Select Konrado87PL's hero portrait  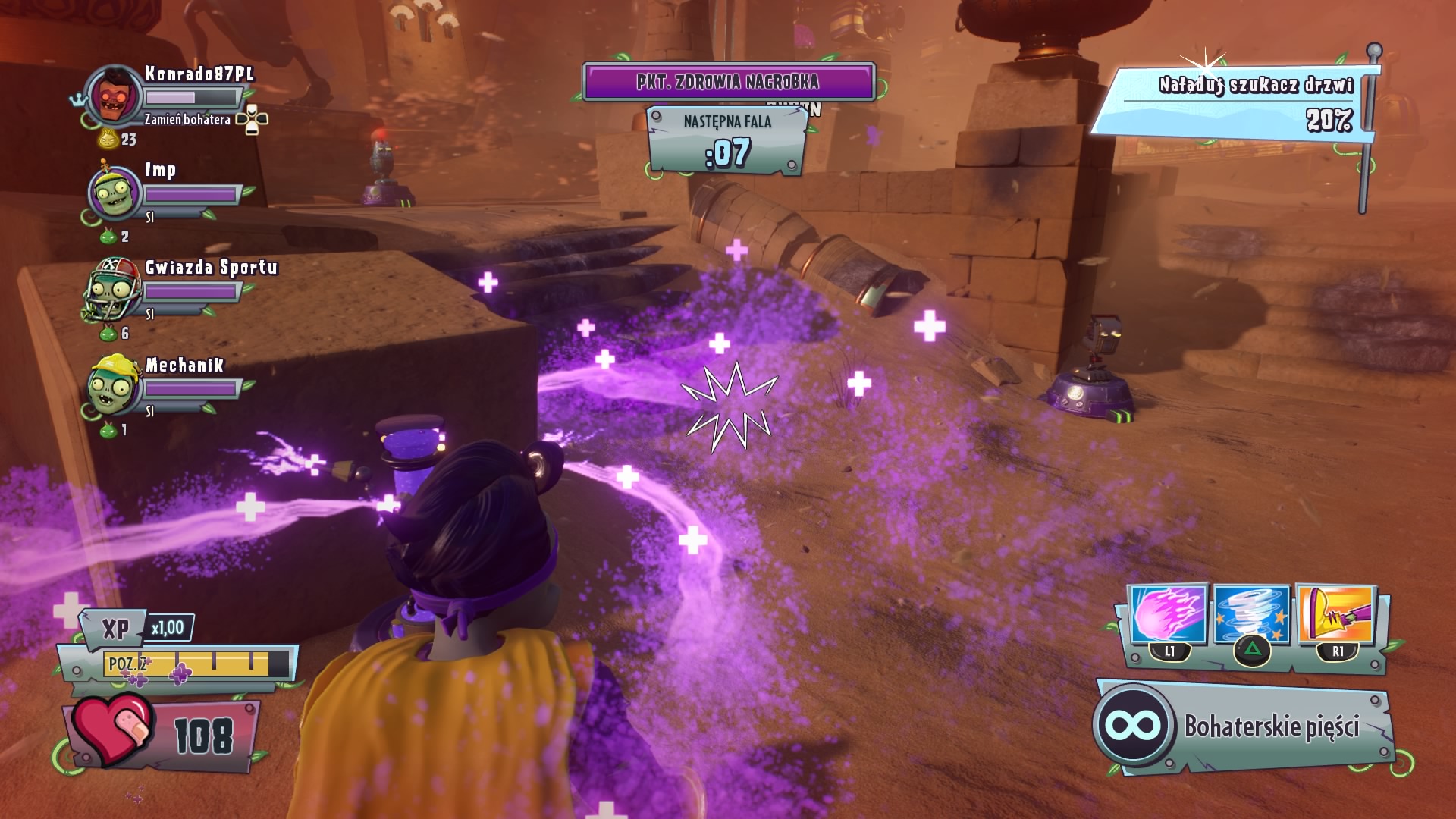(114, 96)
